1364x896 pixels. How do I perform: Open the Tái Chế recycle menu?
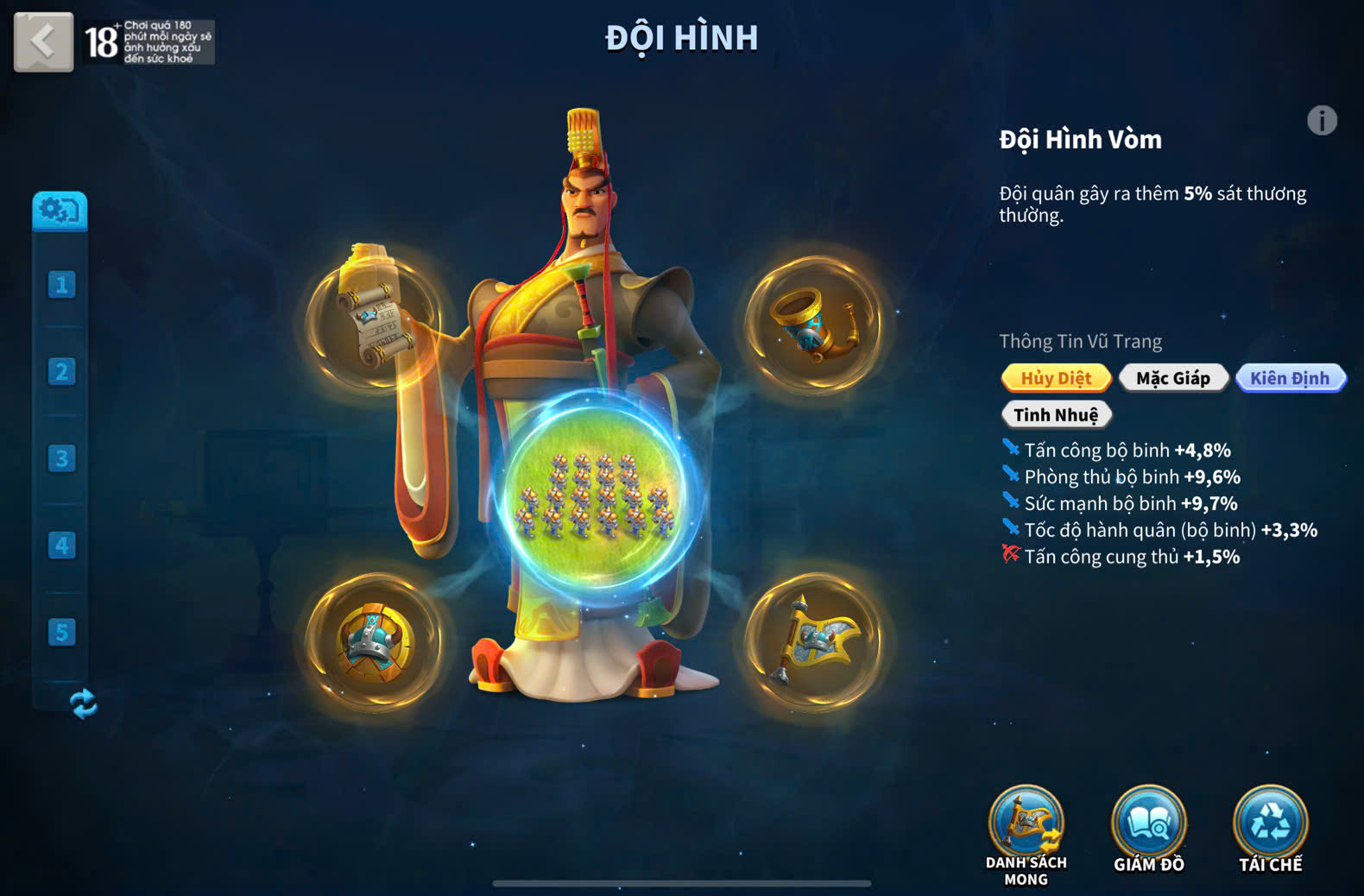tap(1270, 829)
